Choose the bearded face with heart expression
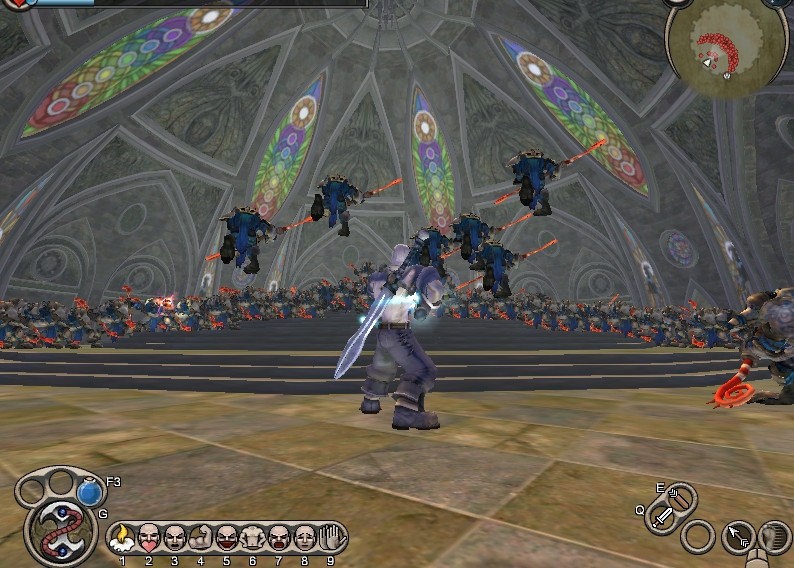794x568 pixels. 148,539
